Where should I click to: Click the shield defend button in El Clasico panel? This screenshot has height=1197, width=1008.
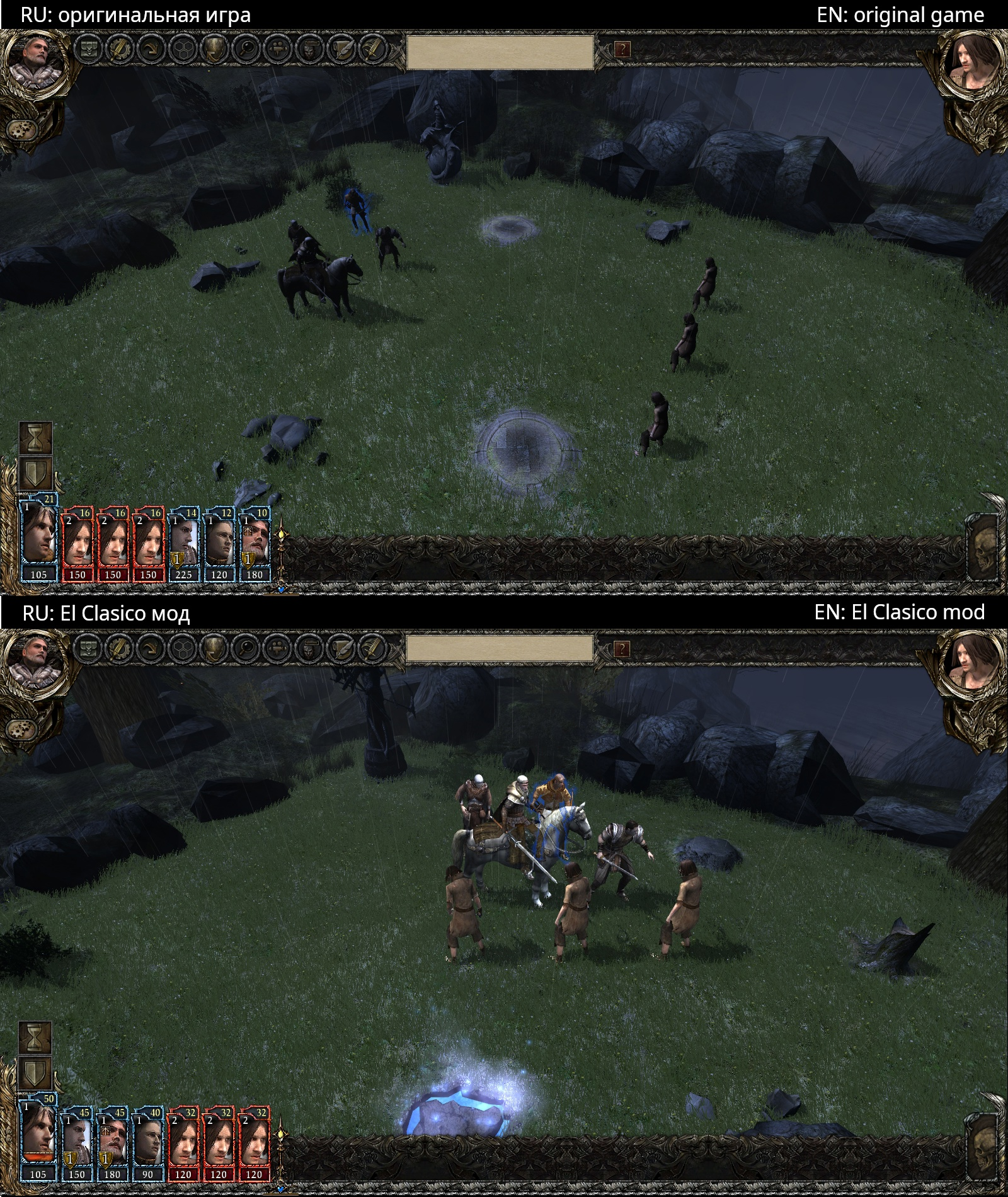click(x=35, y=1072)
